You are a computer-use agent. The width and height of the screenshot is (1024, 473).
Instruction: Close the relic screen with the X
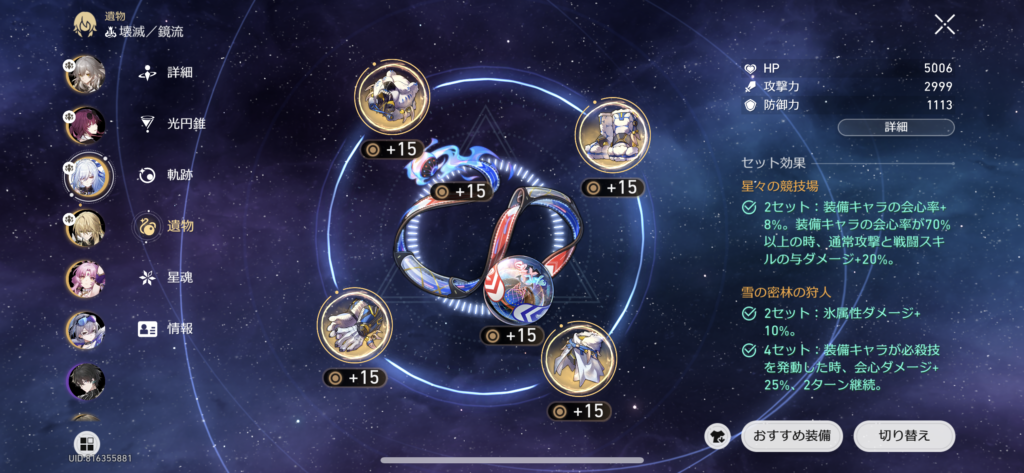(944, 26)
